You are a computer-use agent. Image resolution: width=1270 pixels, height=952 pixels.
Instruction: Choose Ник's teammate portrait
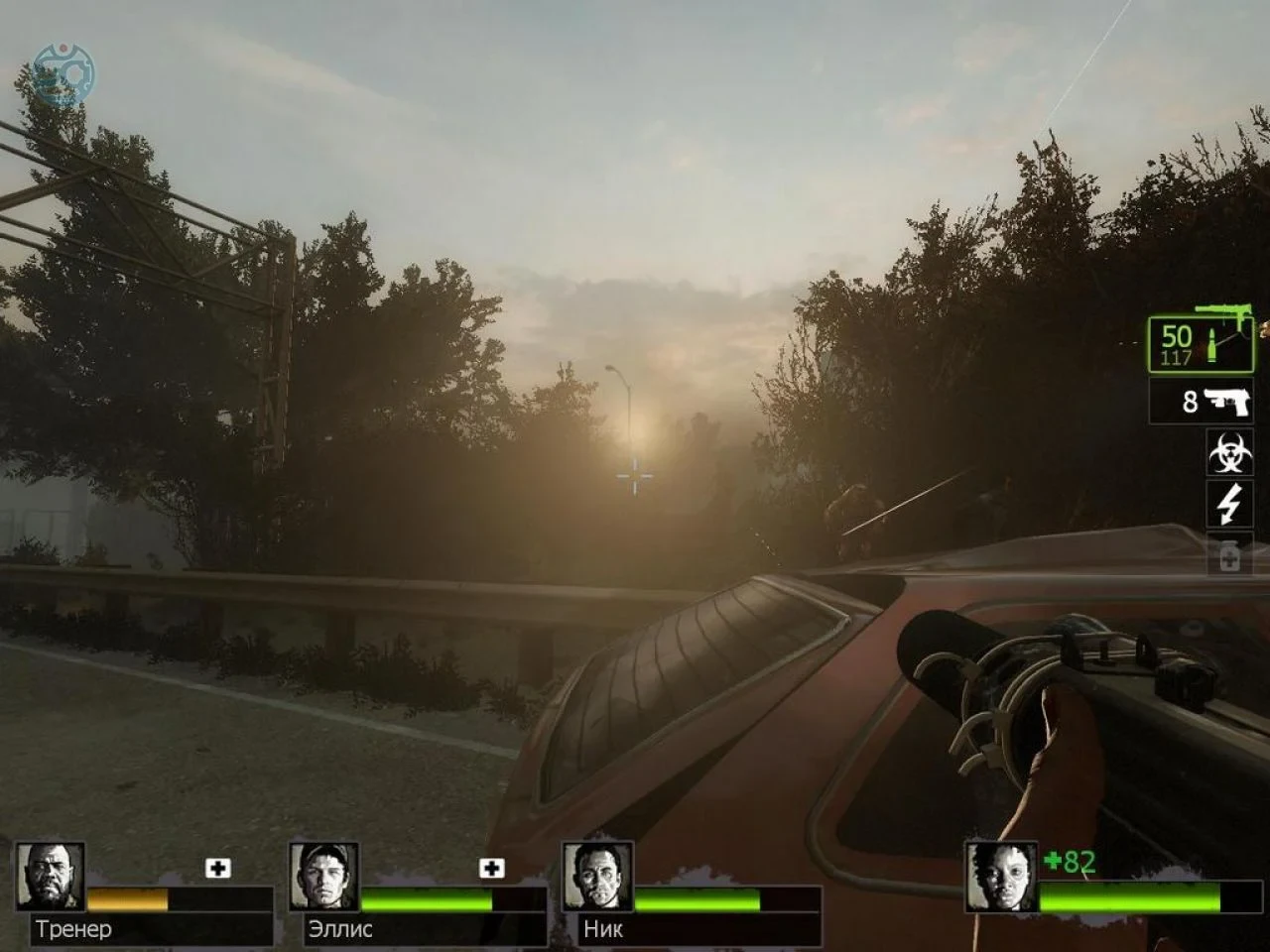597,877
